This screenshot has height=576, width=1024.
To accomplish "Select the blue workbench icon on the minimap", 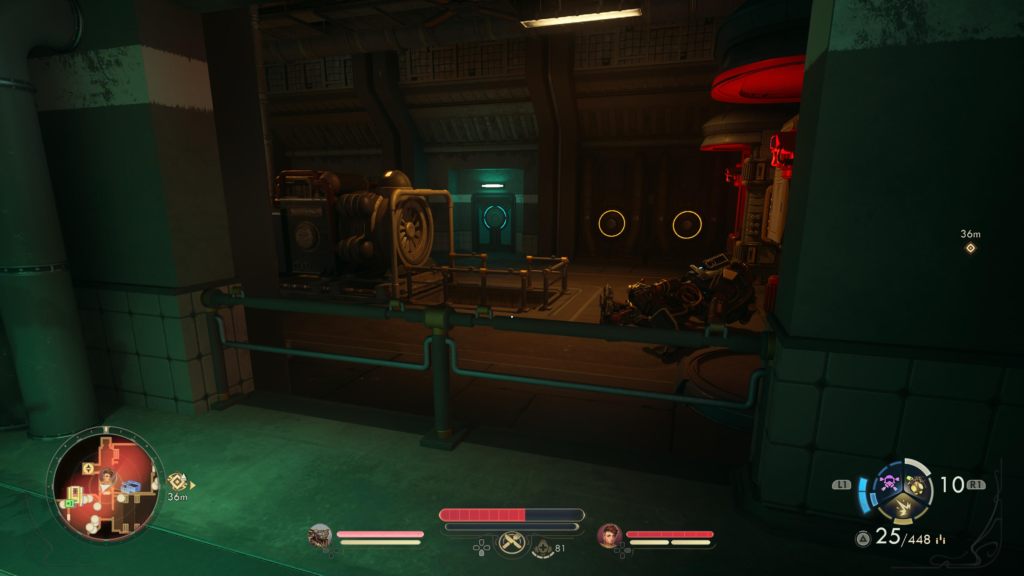I will pos(131,486).
